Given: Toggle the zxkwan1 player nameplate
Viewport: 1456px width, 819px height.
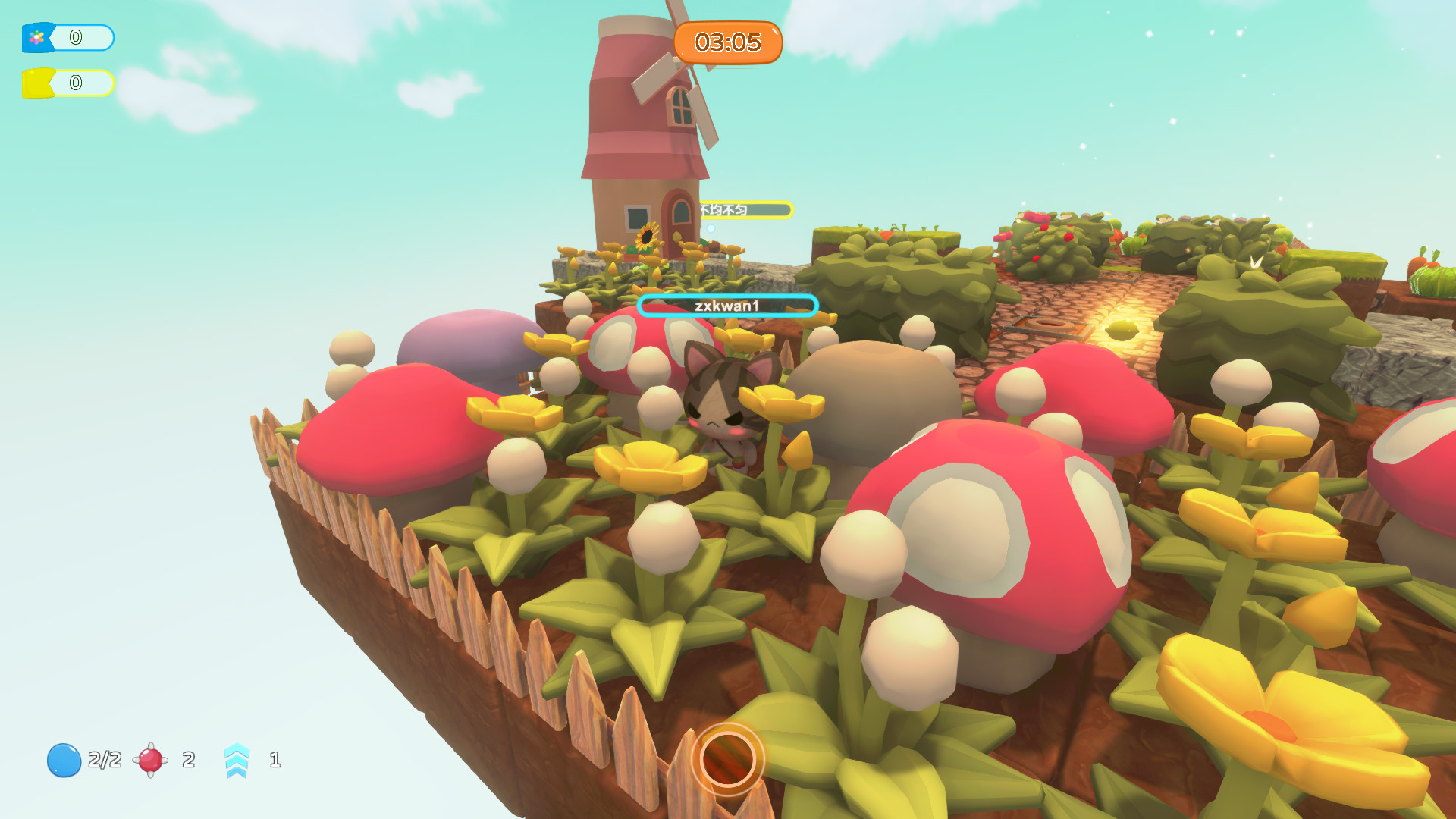Looking at the screenshot, I should point(729,306).
